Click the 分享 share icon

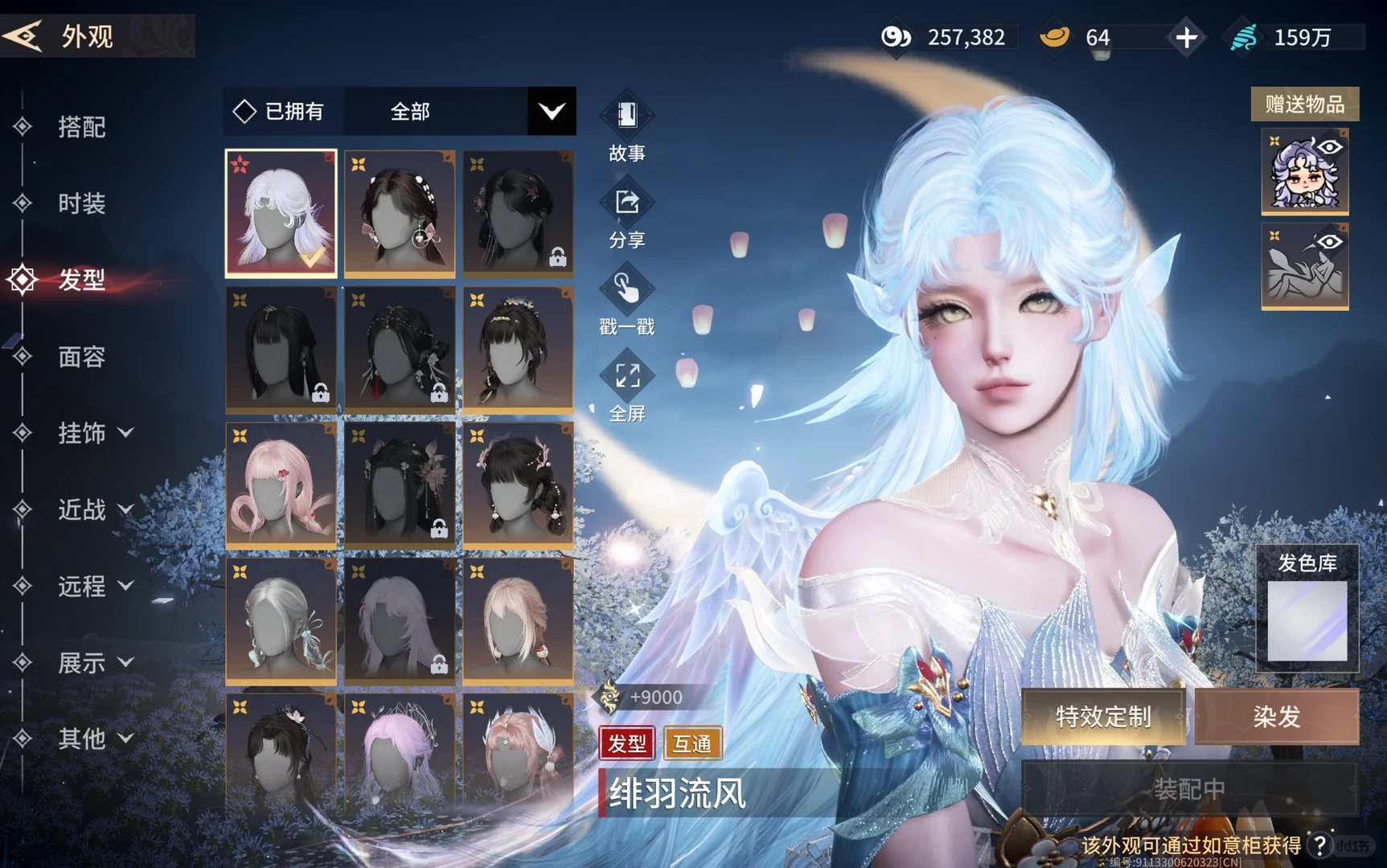(x=627, y=203)
